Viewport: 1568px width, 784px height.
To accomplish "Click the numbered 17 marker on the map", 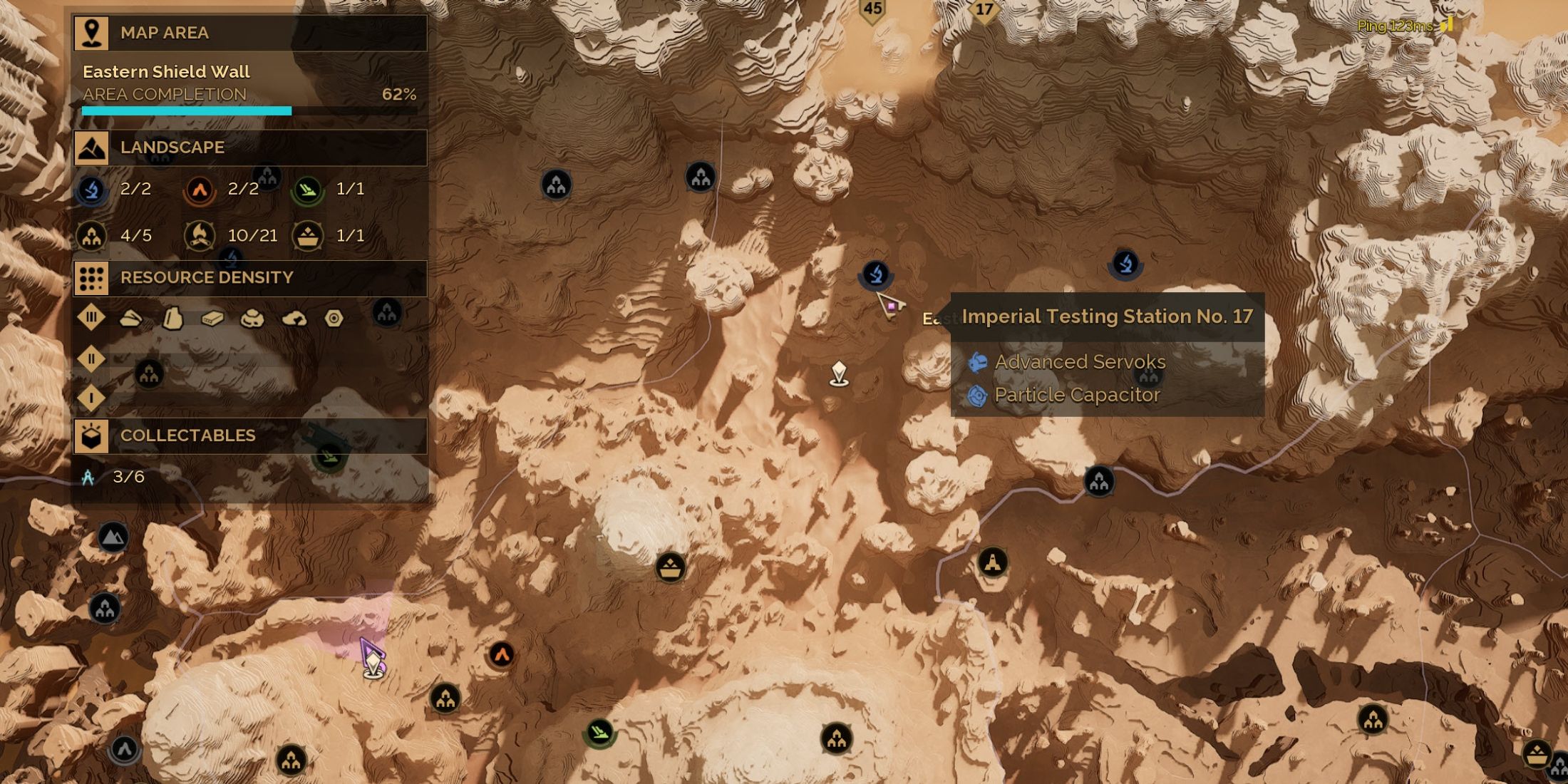I will point(984,11).
